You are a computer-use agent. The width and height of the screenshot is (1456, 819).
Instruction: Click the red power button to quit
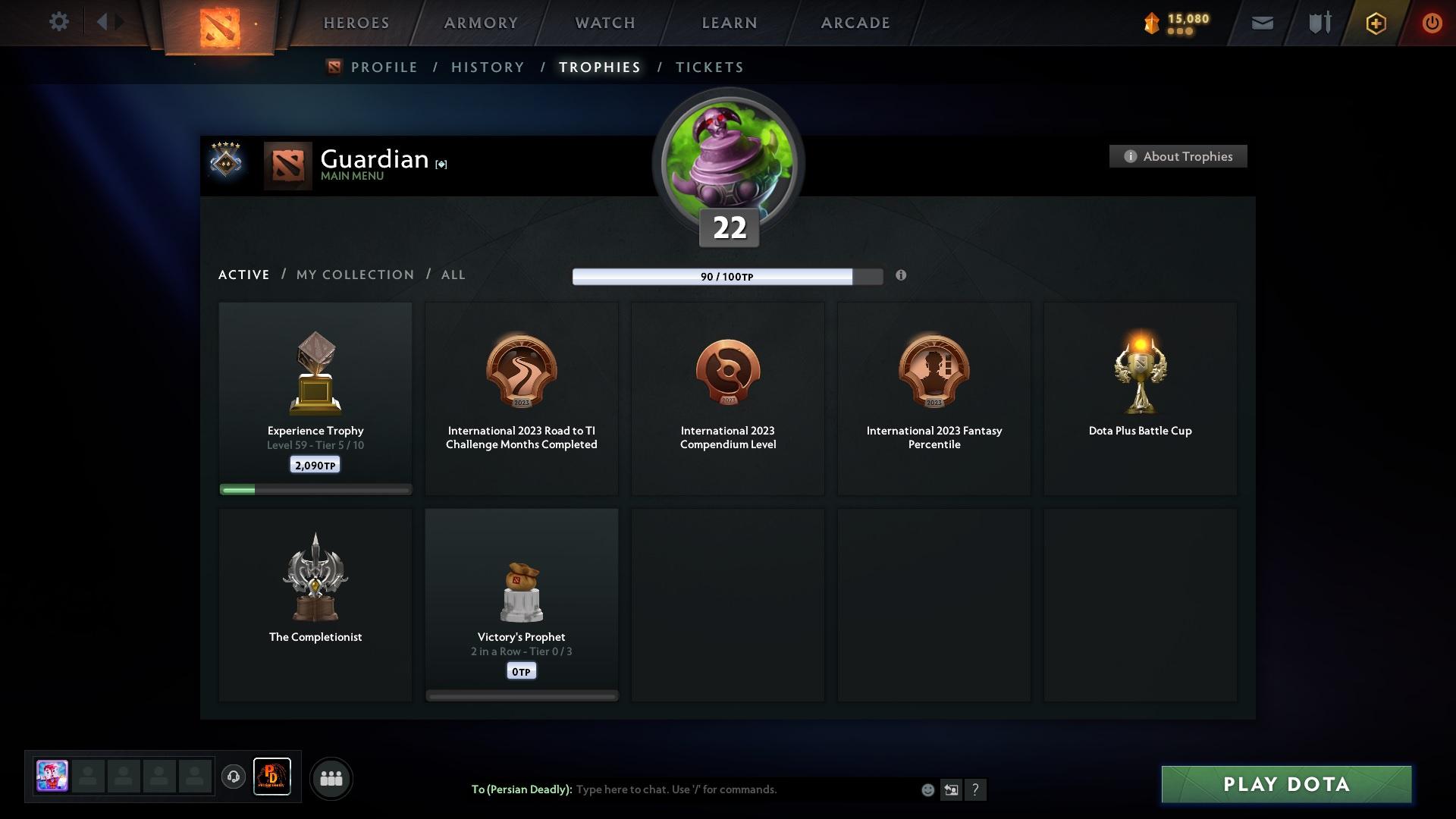pos(1432,23)
